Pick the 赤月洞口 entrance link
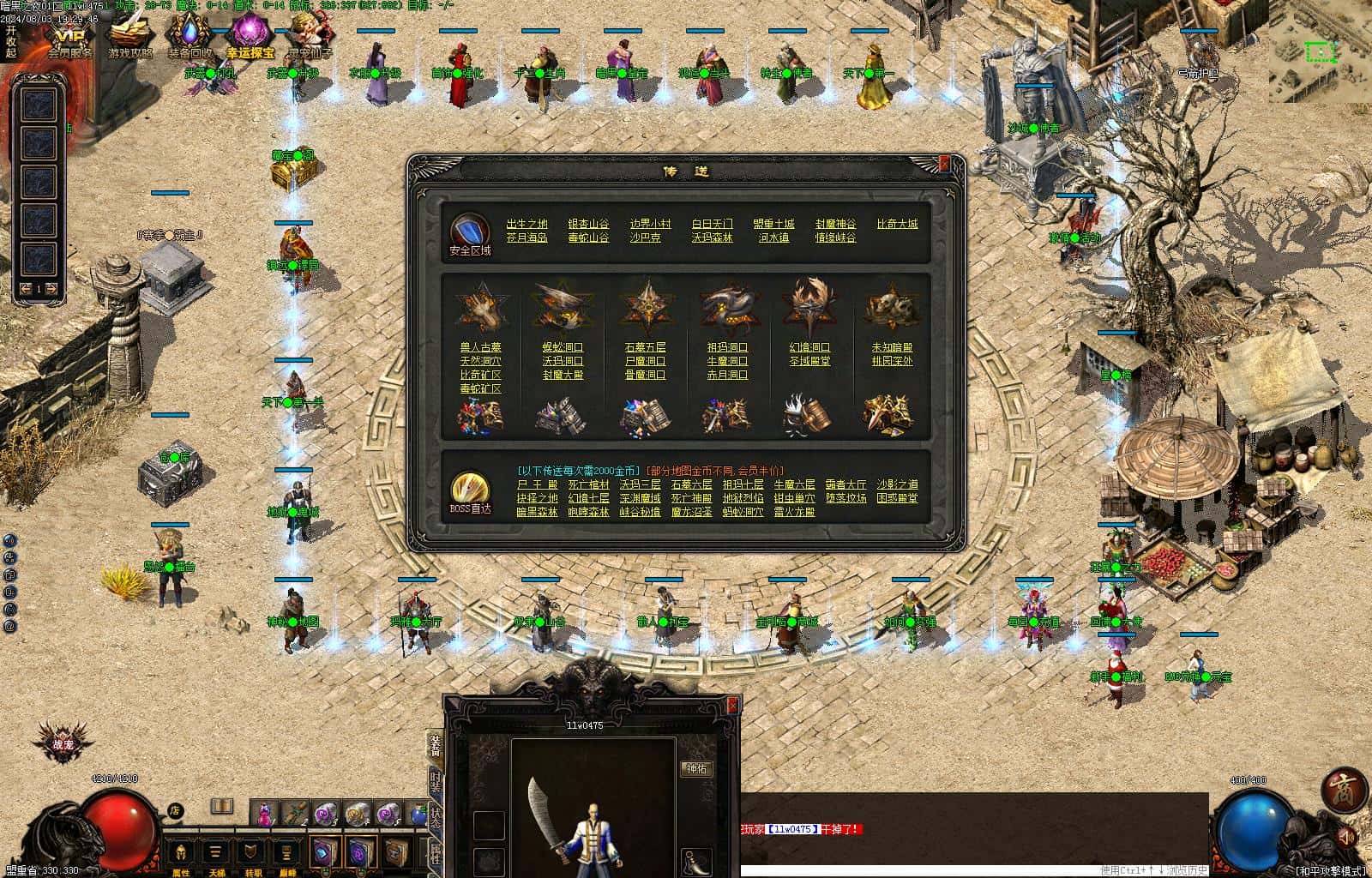The width and height of the screenshot is (1372, 878). 727,375
